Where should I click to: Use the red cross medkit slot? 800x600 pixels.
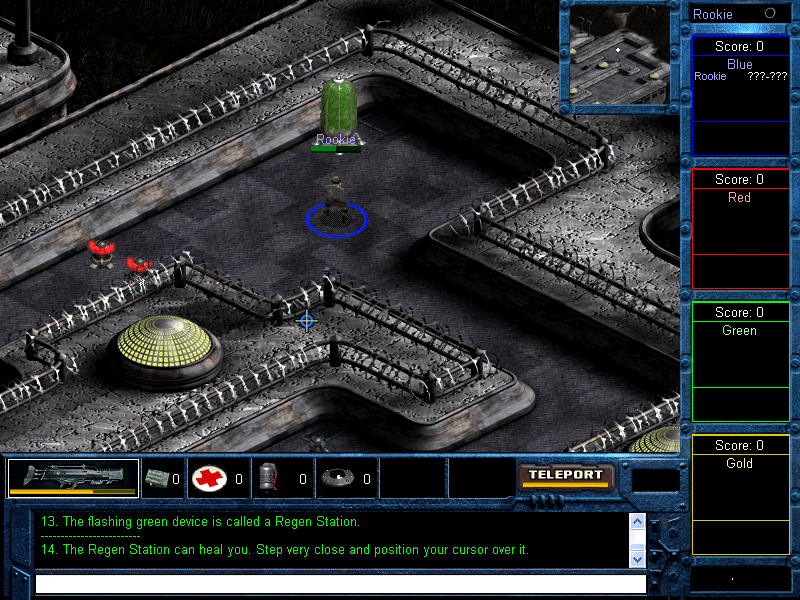click(x=209, y=478)
